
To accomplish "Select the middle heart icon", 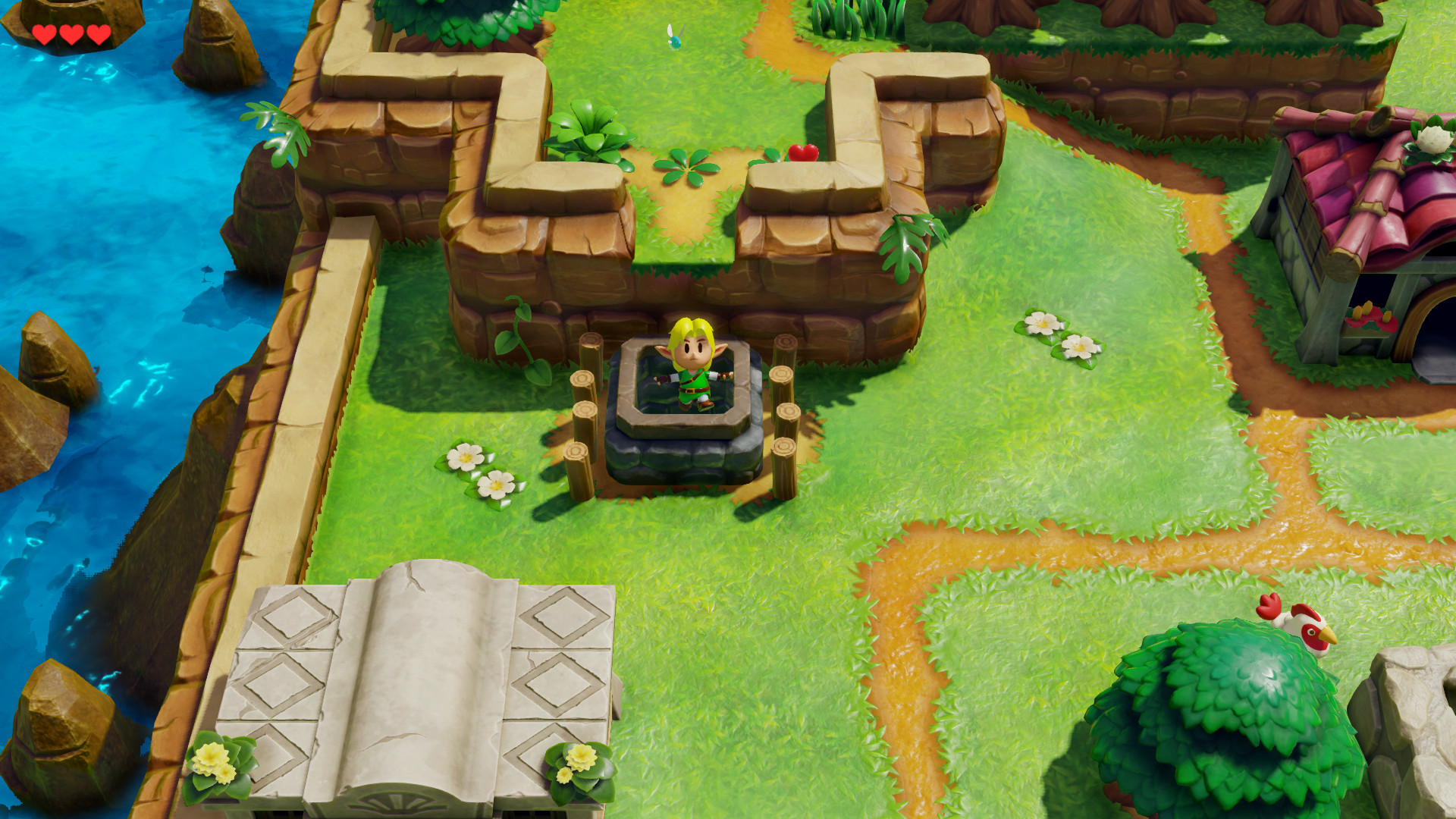I will coord(70,33).
